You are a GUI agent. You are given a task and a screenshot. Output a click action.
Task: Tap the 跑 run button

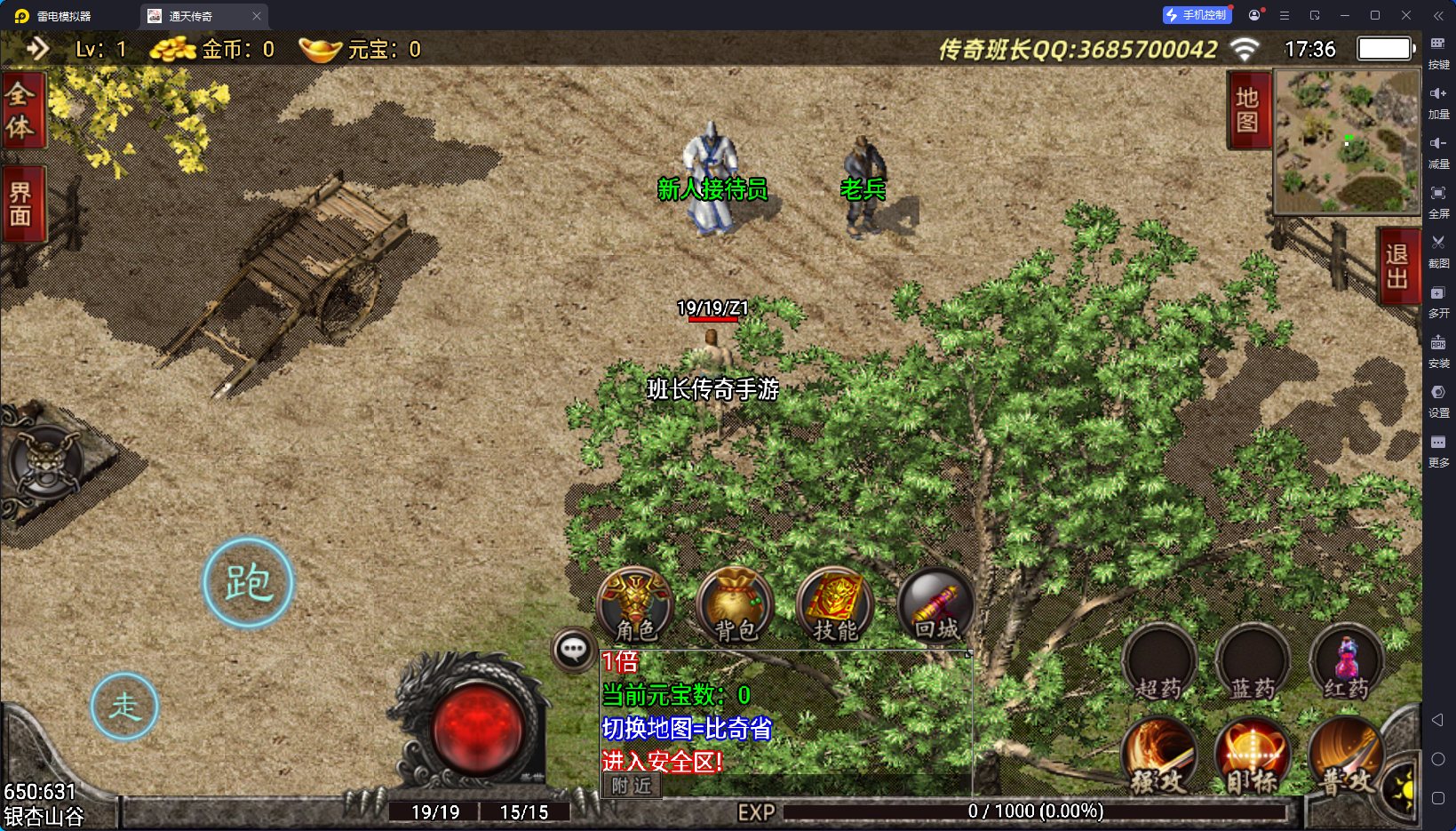(x=248, y=583)
